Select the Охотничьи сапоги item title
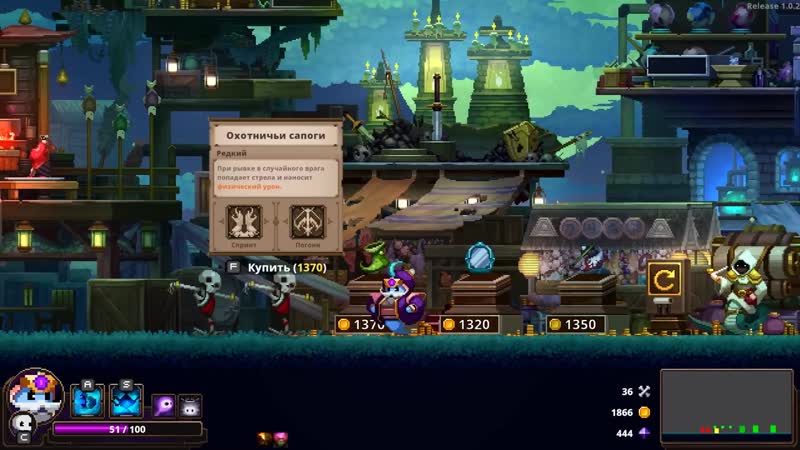The width and height of the screenshot is (800, 450). 275,135
